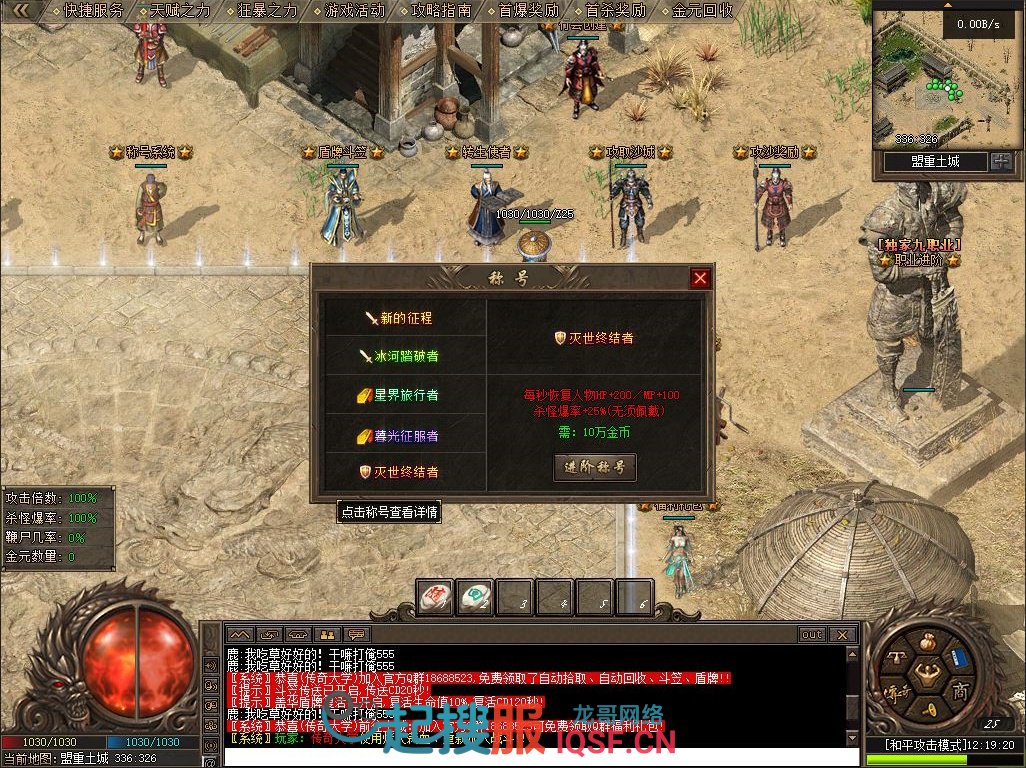
Task: Pick the 暮光征服者 title
Action: point(399,436)
